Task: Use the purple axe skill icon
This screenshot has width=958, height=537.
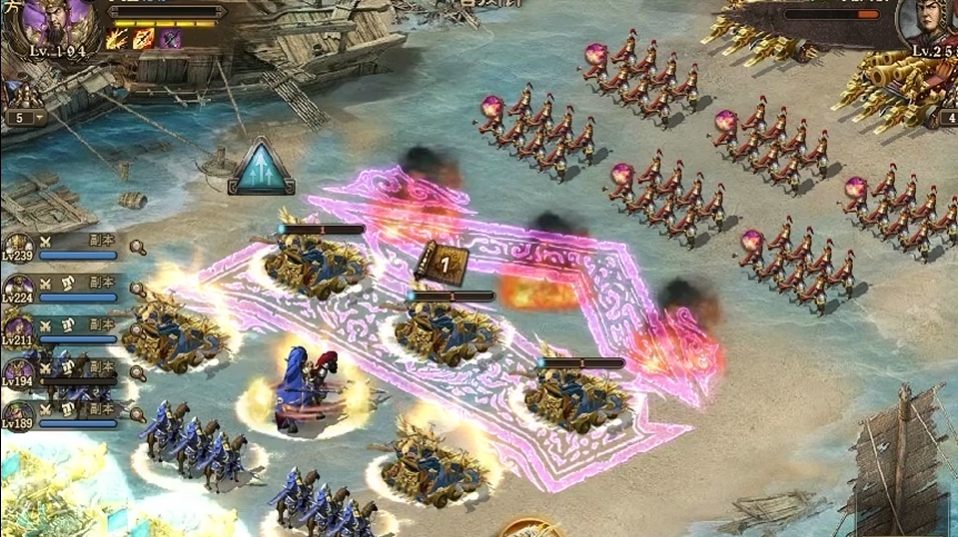Action: (x=170, y=39)
